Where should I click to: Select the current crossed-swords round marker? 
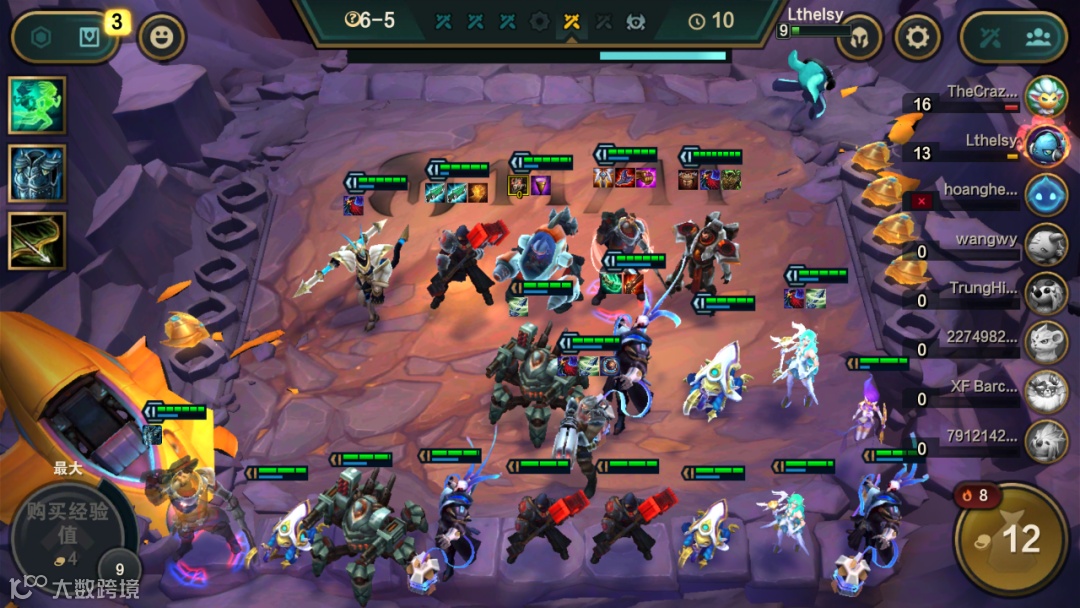pyautogui.click(x=571, y=20)
